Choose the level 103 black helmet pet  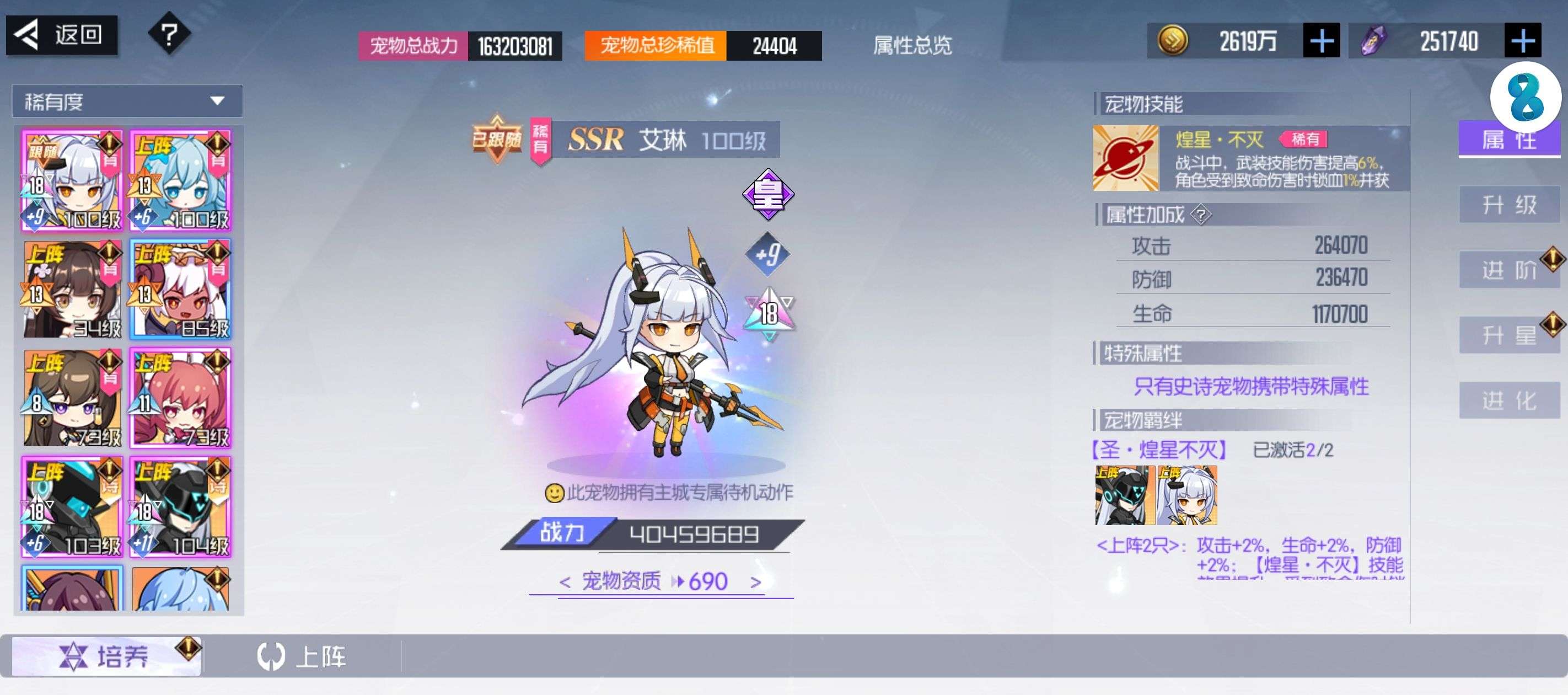pyautogui.click(x=72, y=507)
